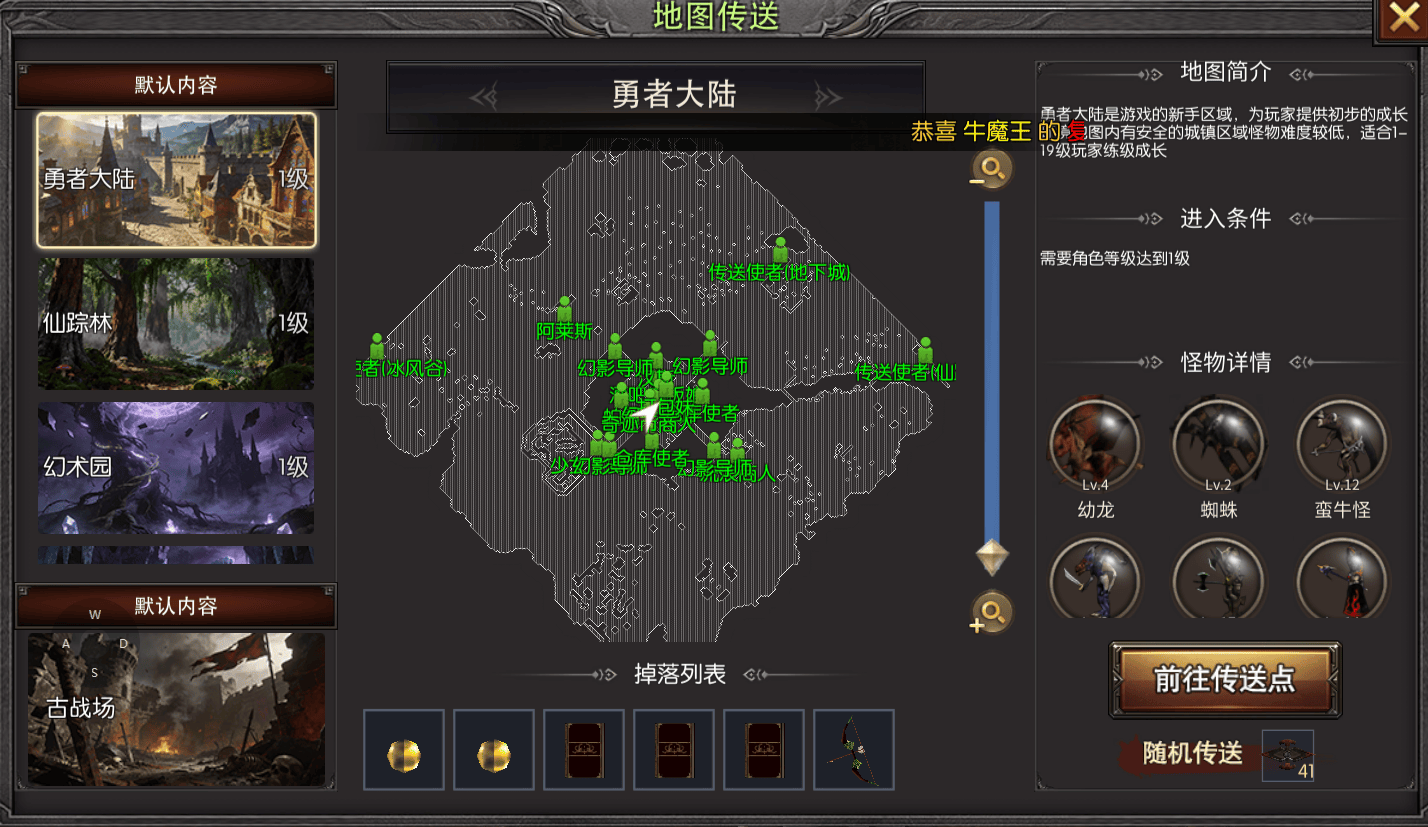Select the 蜘蛛 monster portrait
The height and width of the screenshot is (827, 1428).
click(1219, 442)
